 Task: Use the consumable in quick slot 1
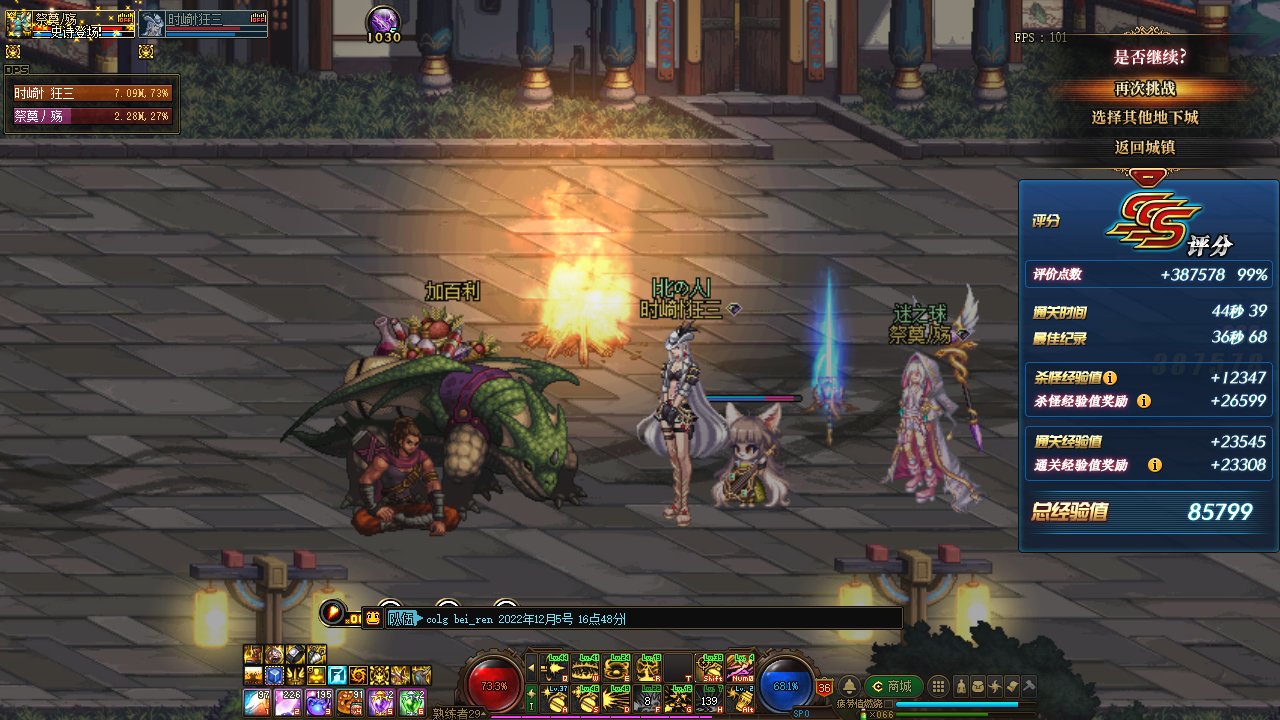tap(256, 701)
